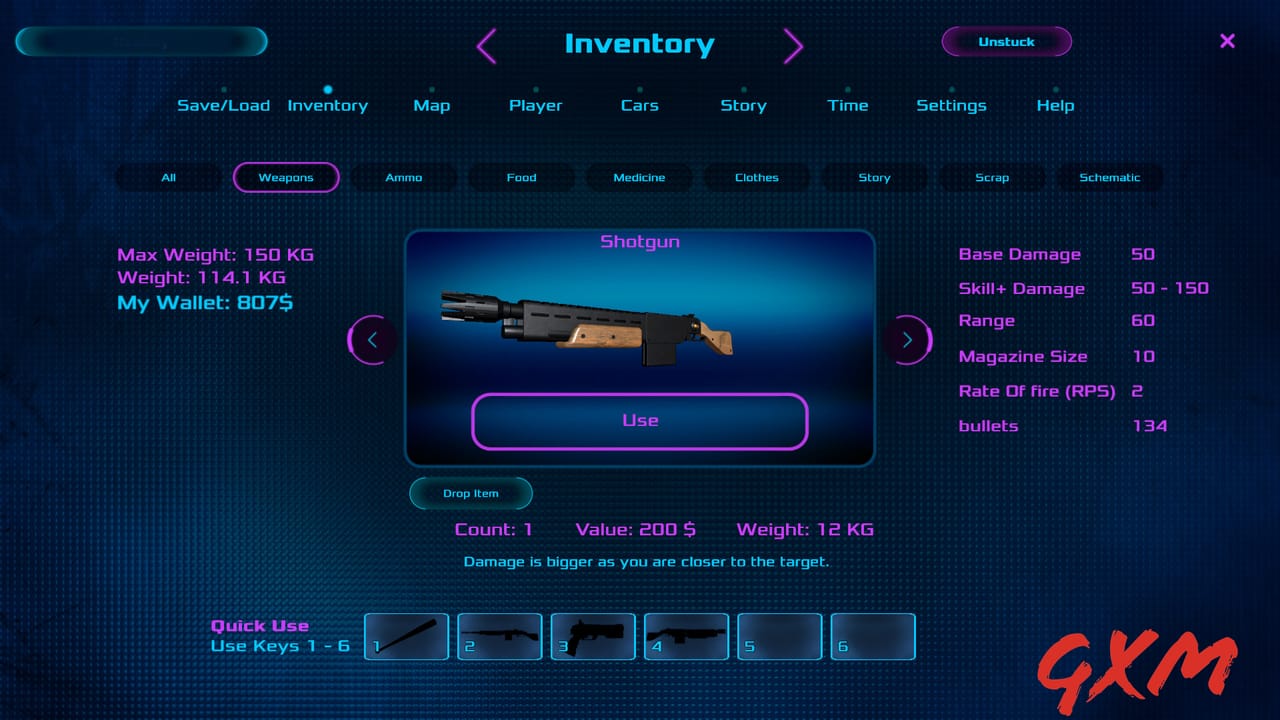Select the submachine gun in quick slot 2

click(x=500, y=637)
